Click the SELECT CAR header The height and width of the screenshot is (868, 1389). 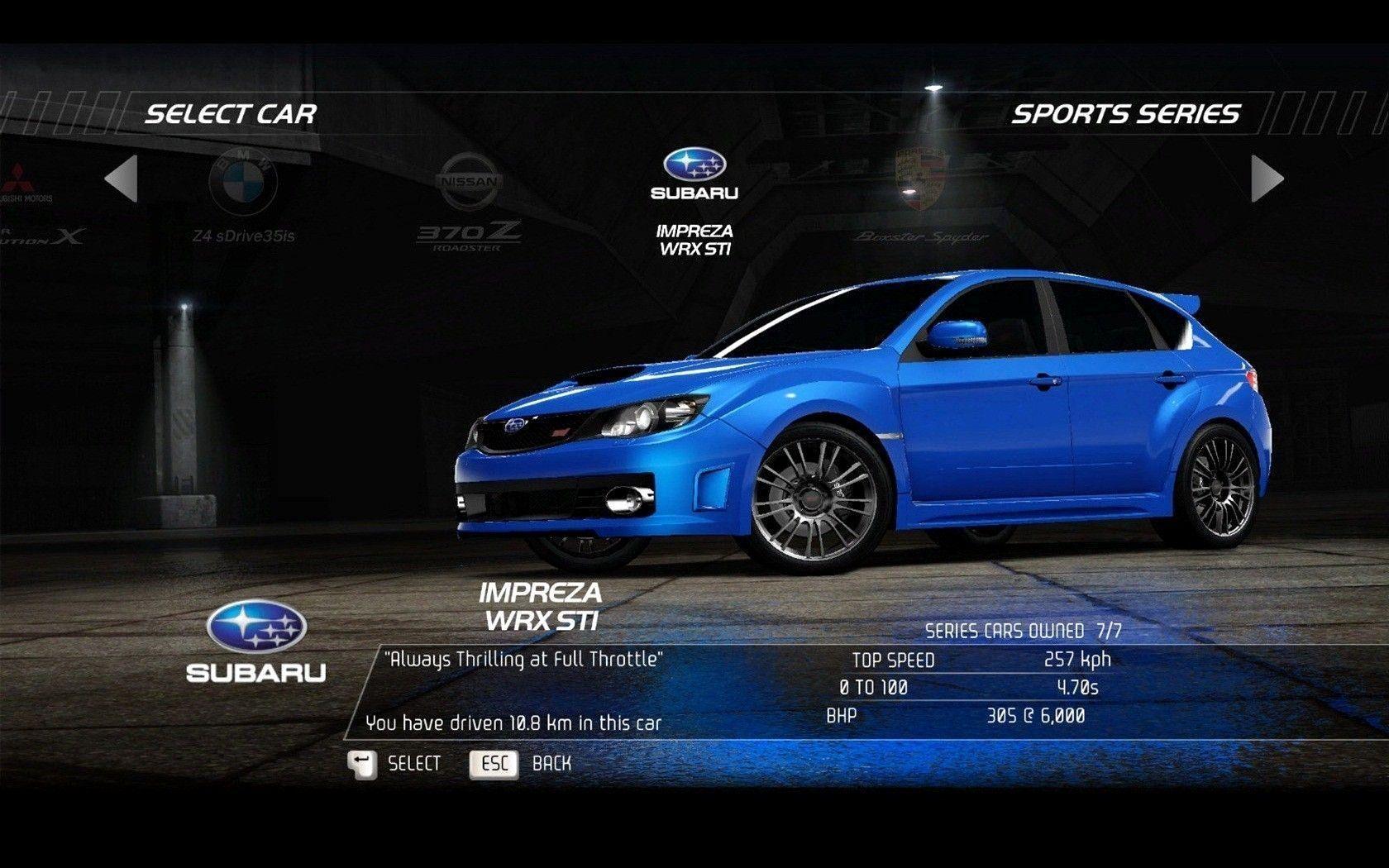pos(233,114)
